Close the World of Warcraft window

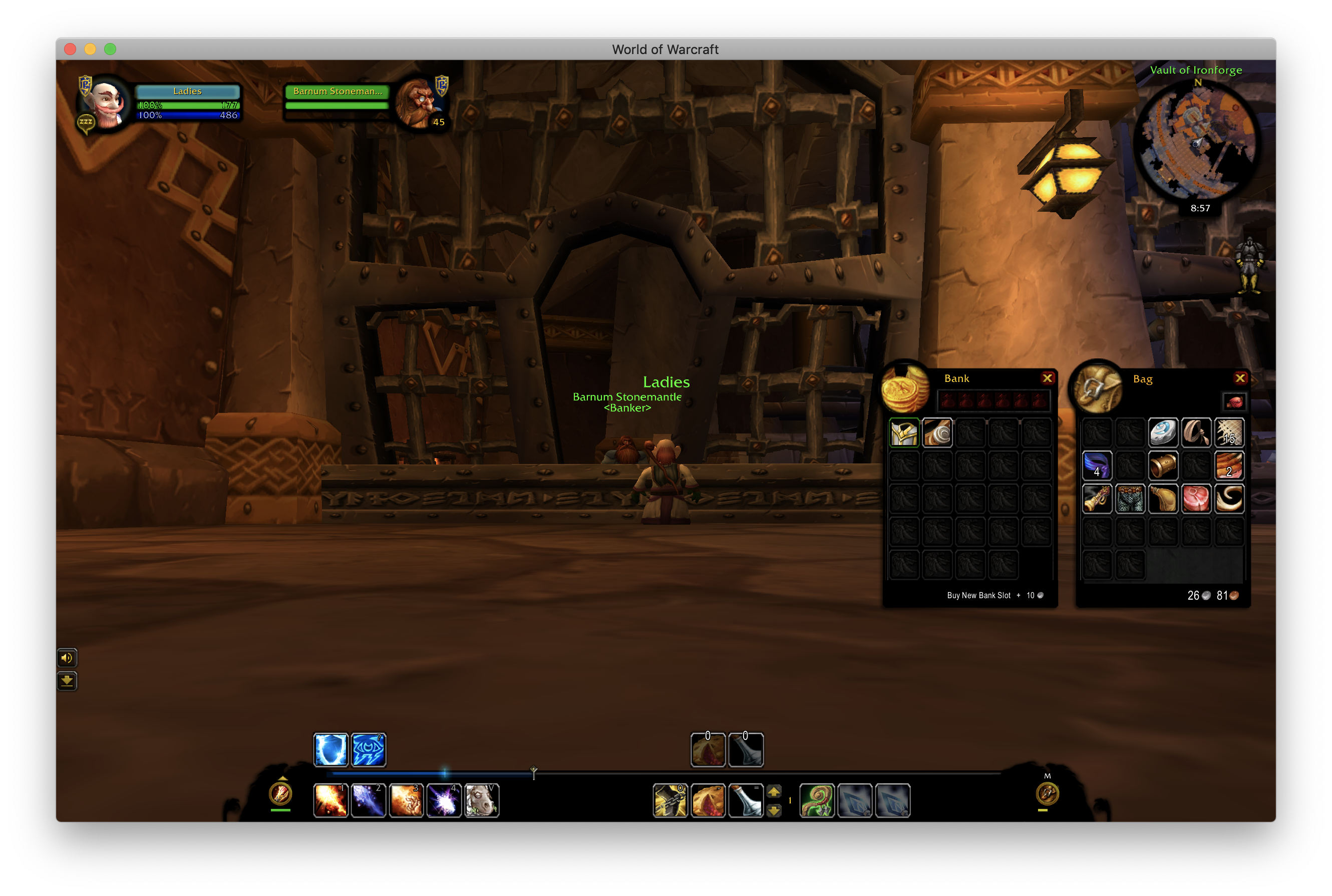click(70, 49)
